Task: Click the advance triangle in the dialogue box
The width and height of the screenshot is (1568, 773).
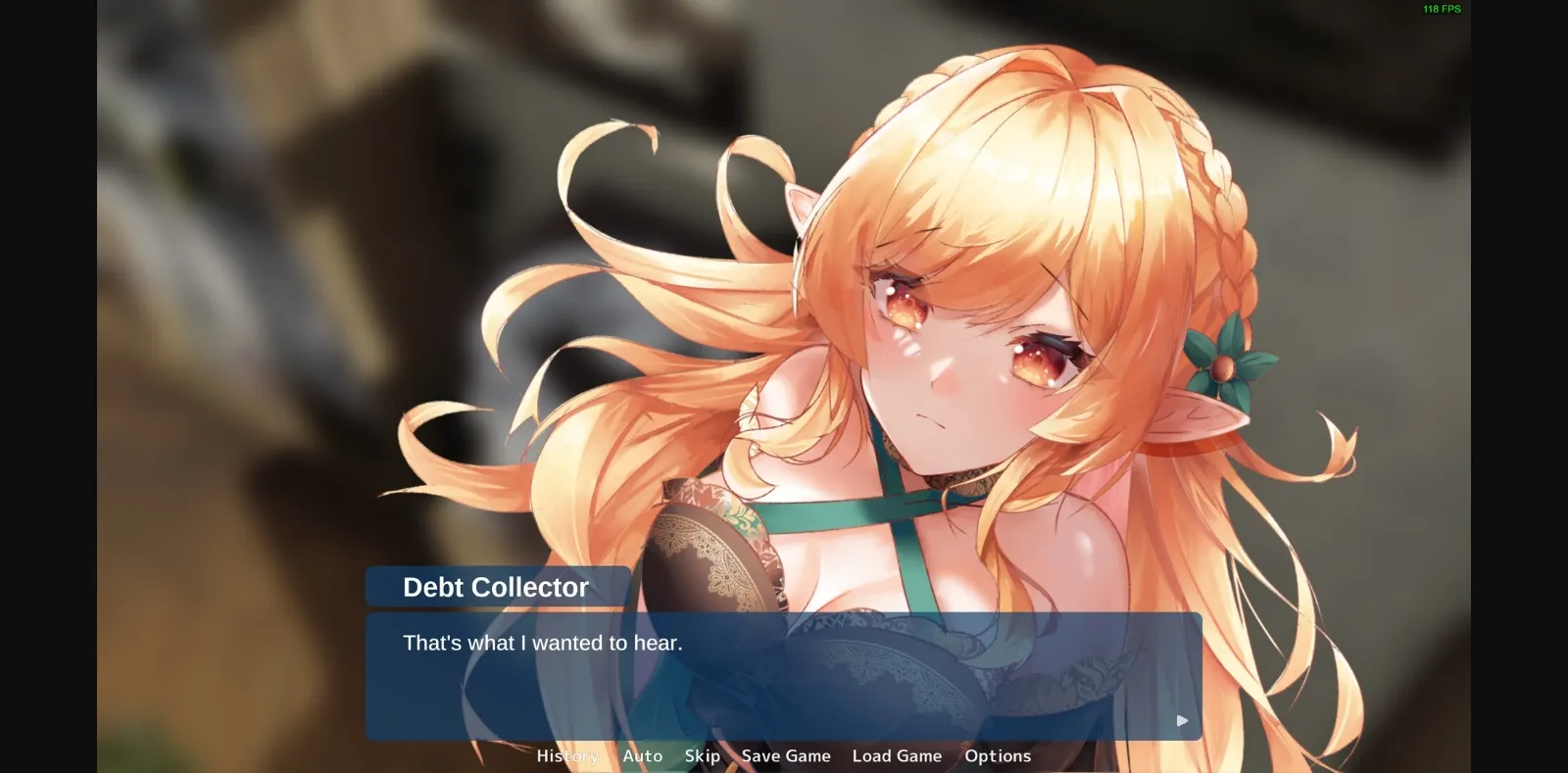Action: tap(1182, 719)
